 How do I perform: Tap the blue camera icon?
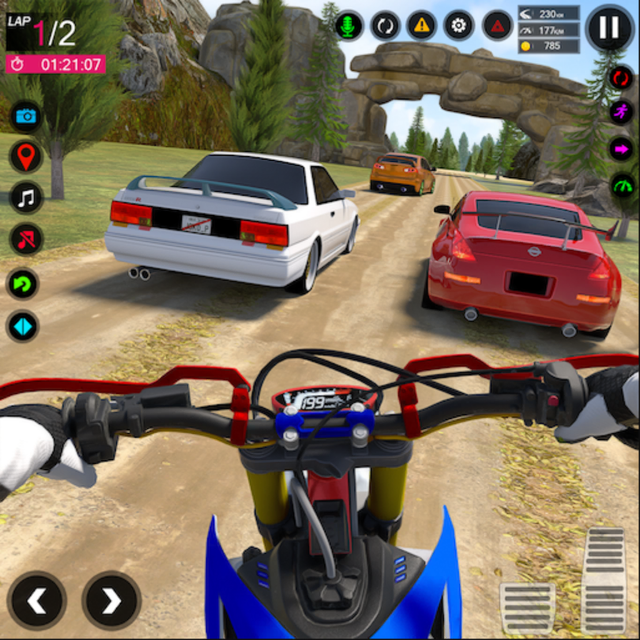[x=26, y=116]
